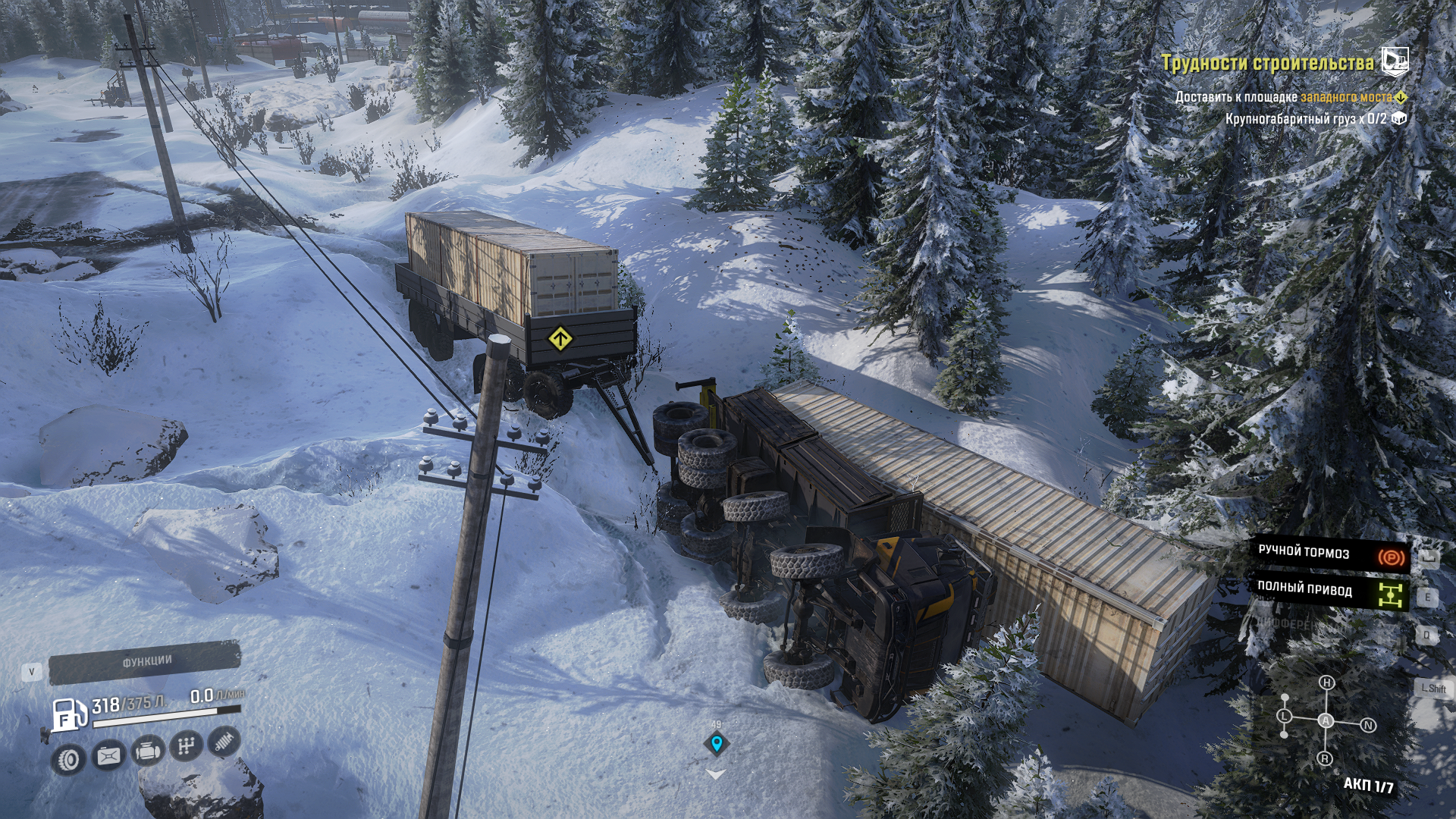Toggle the Ручной тормоз handbrake indicator
Screen dimensions: 1456x819
click(x=1331, y=555)
